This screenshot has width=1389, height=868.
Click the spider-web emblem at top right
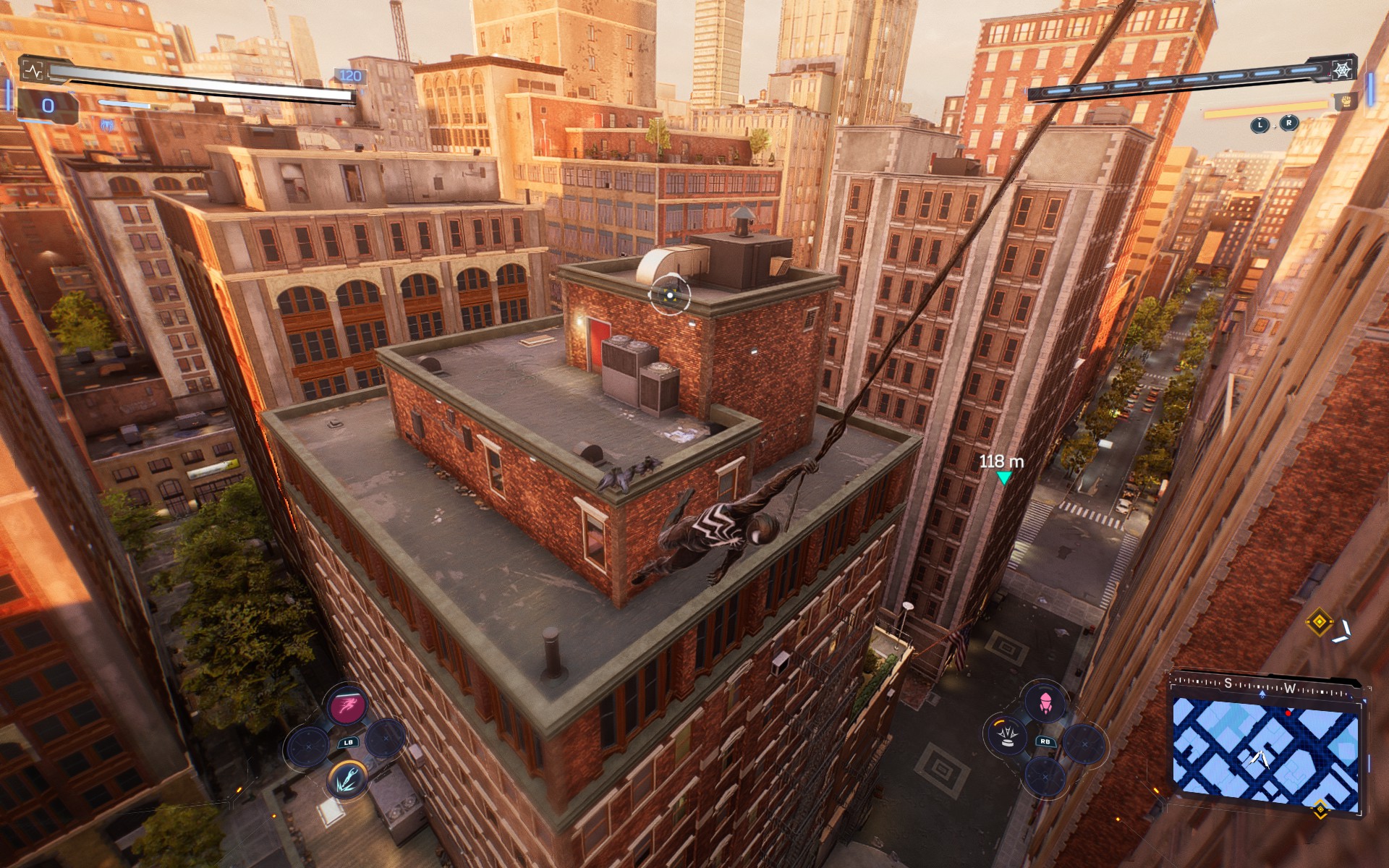1341,69
